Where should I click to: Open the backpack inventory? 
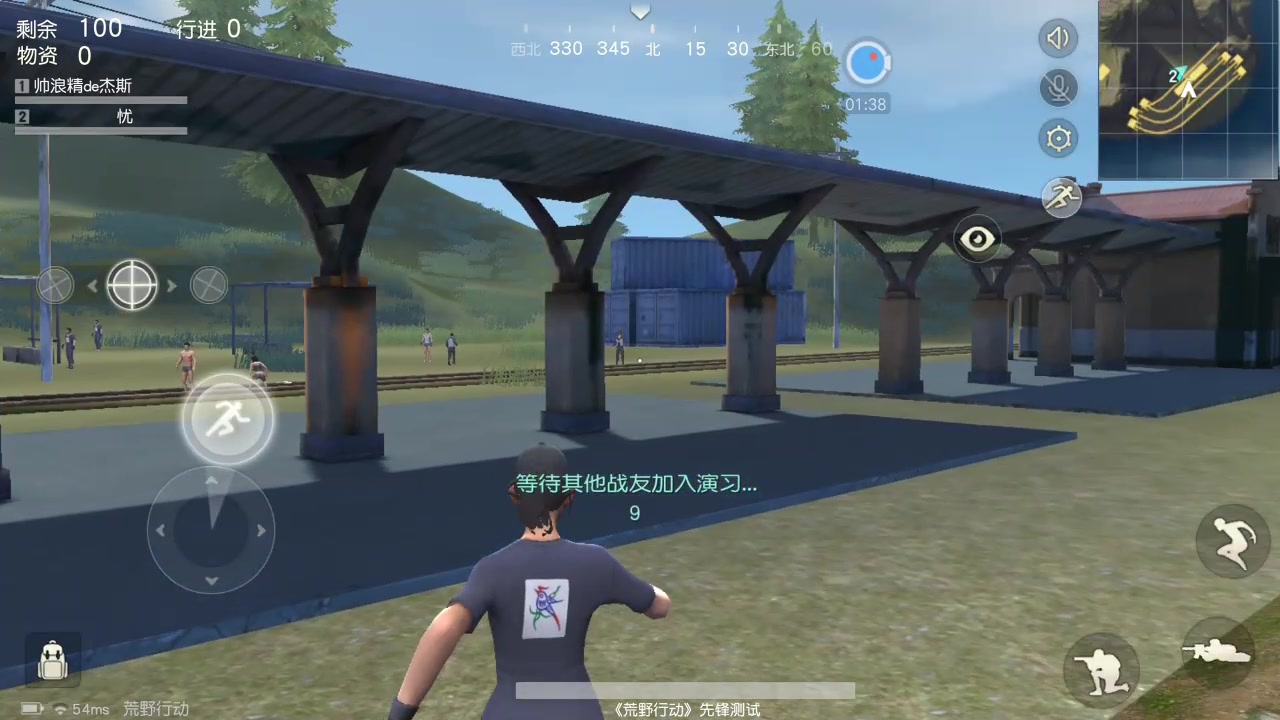pos(52,660)
